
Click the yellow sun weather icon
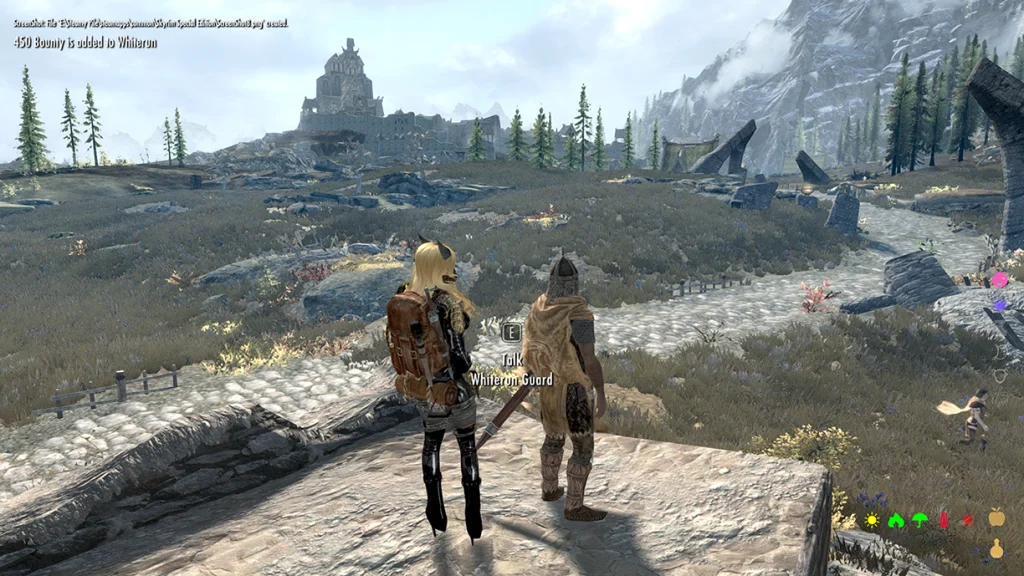[x=872, y=520]
